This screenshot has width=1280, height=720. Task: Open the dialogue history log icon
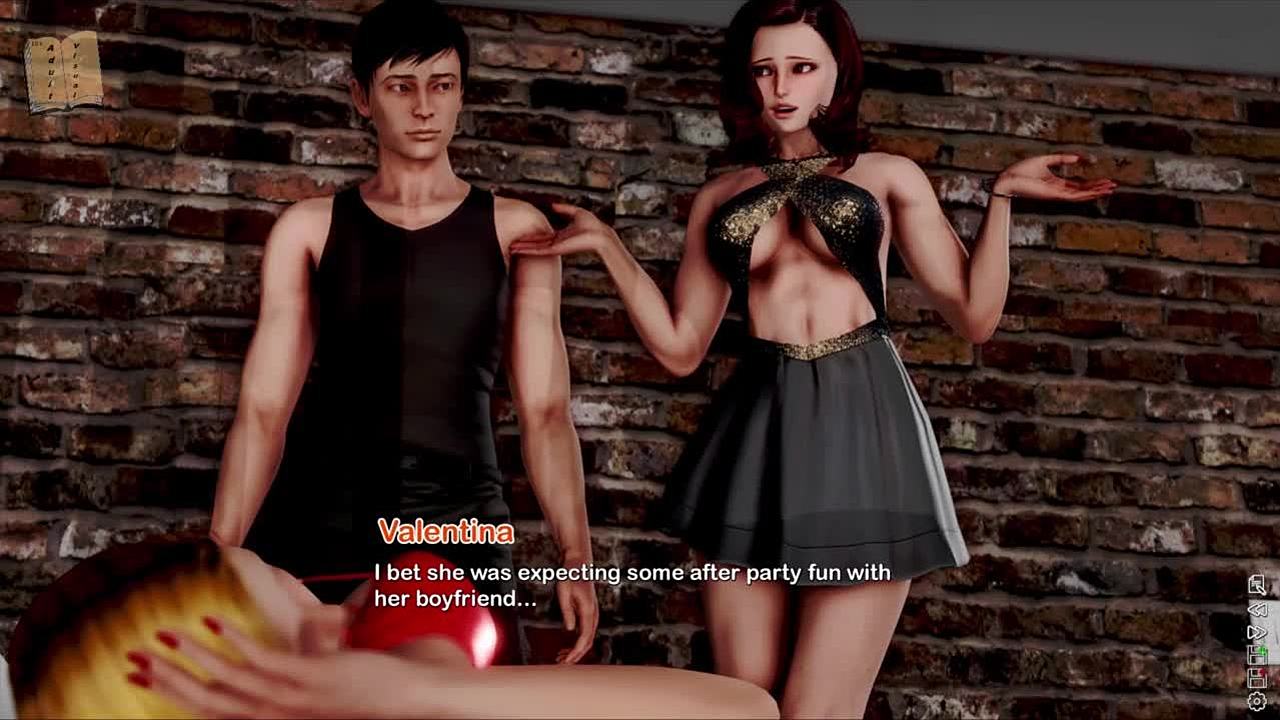point(1257,585)
